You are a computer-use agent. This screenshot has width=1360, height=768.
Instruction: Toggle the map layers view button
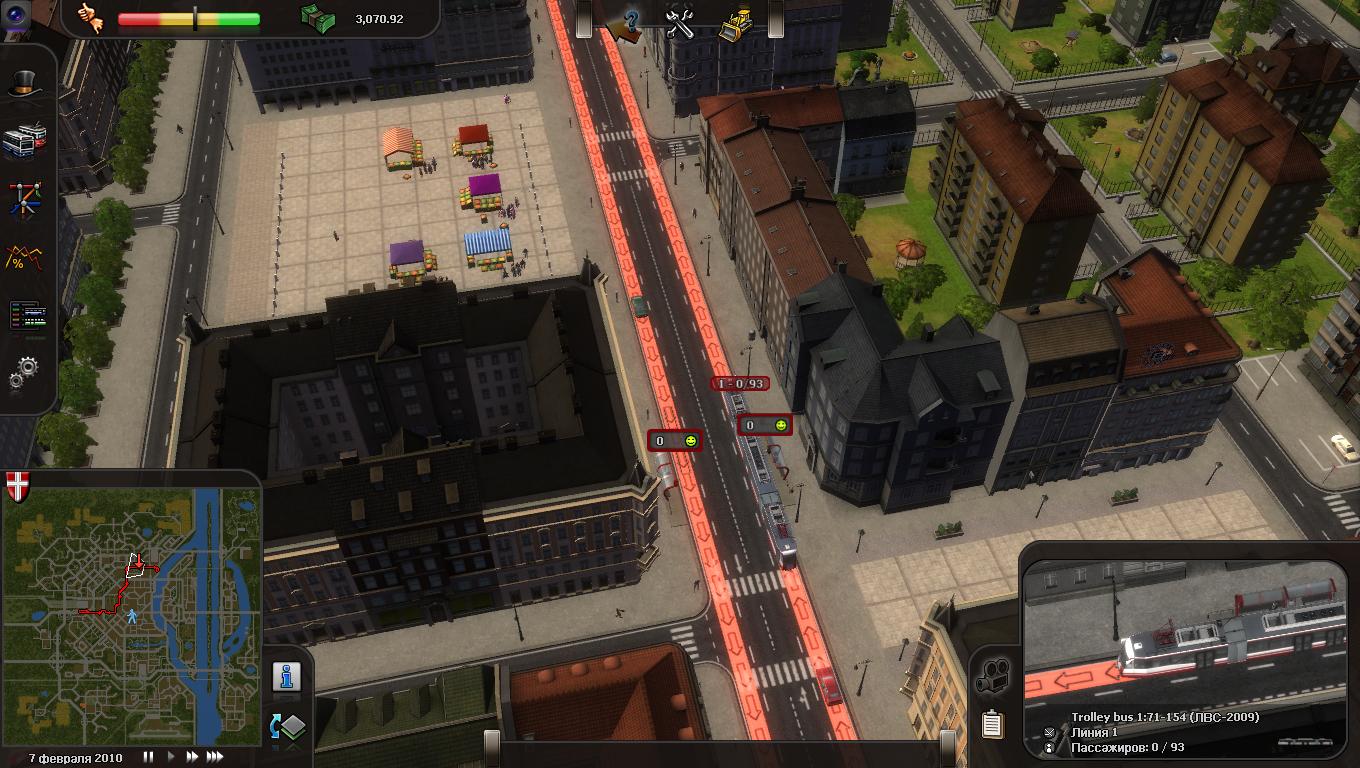[x=287, y=727]
